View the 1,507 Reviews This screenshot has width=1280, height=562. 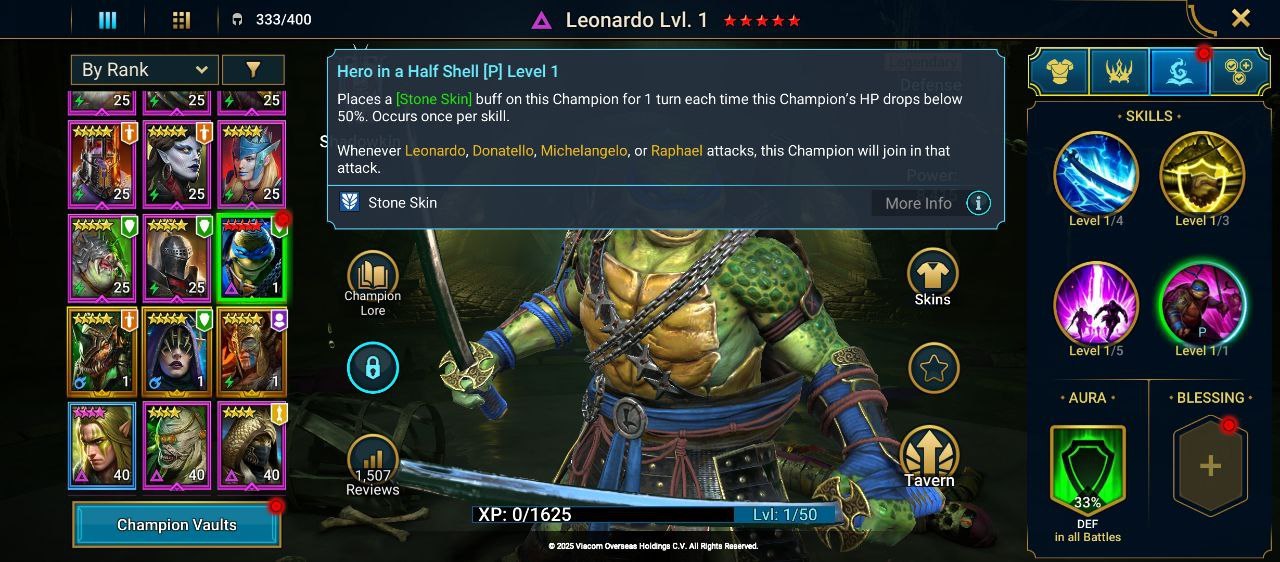(x=372, y=466)
